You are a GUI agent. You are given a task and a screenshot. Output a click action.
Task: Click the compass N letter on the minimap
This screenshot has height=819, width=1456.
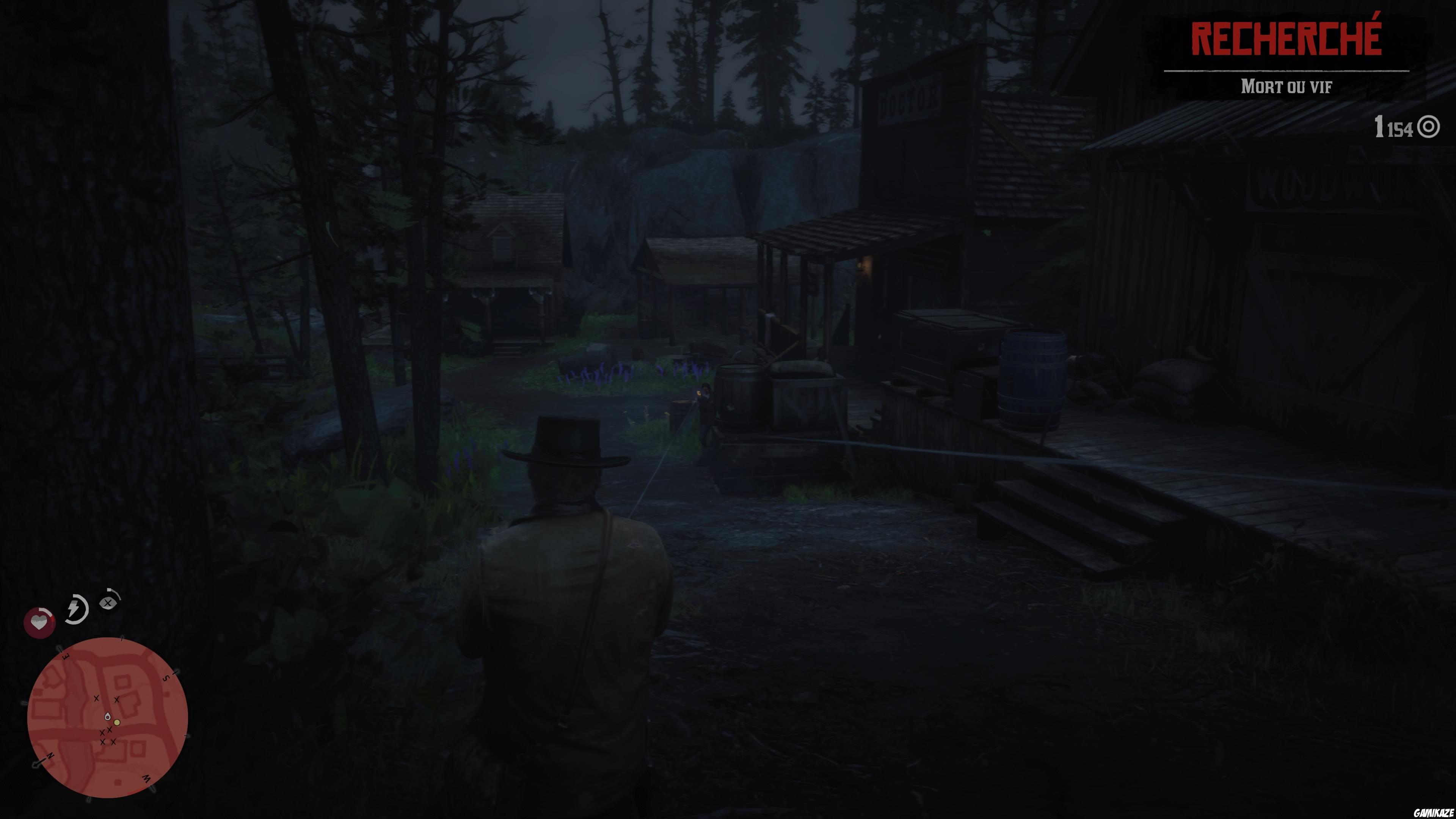pyautogui.click(x=50, y=756)
